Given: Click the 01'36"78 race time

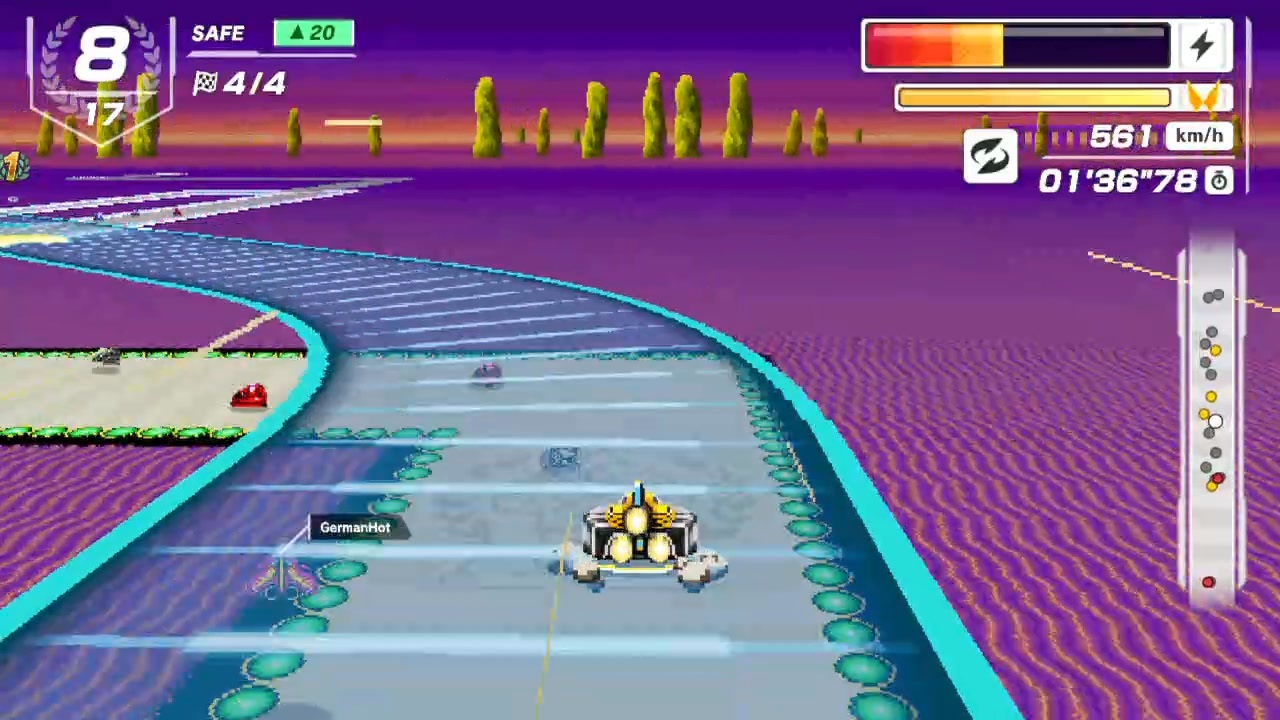Looking at the screenshot, I should click(x=1117, y=181).
